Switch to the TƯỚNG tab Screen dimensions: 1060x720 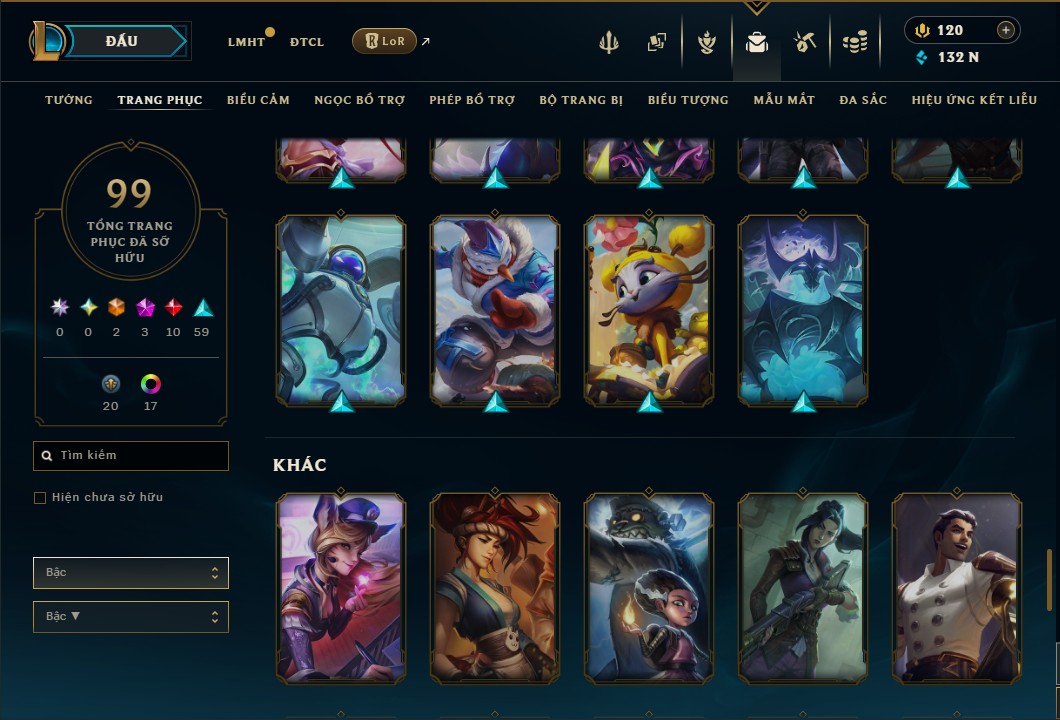69,100
